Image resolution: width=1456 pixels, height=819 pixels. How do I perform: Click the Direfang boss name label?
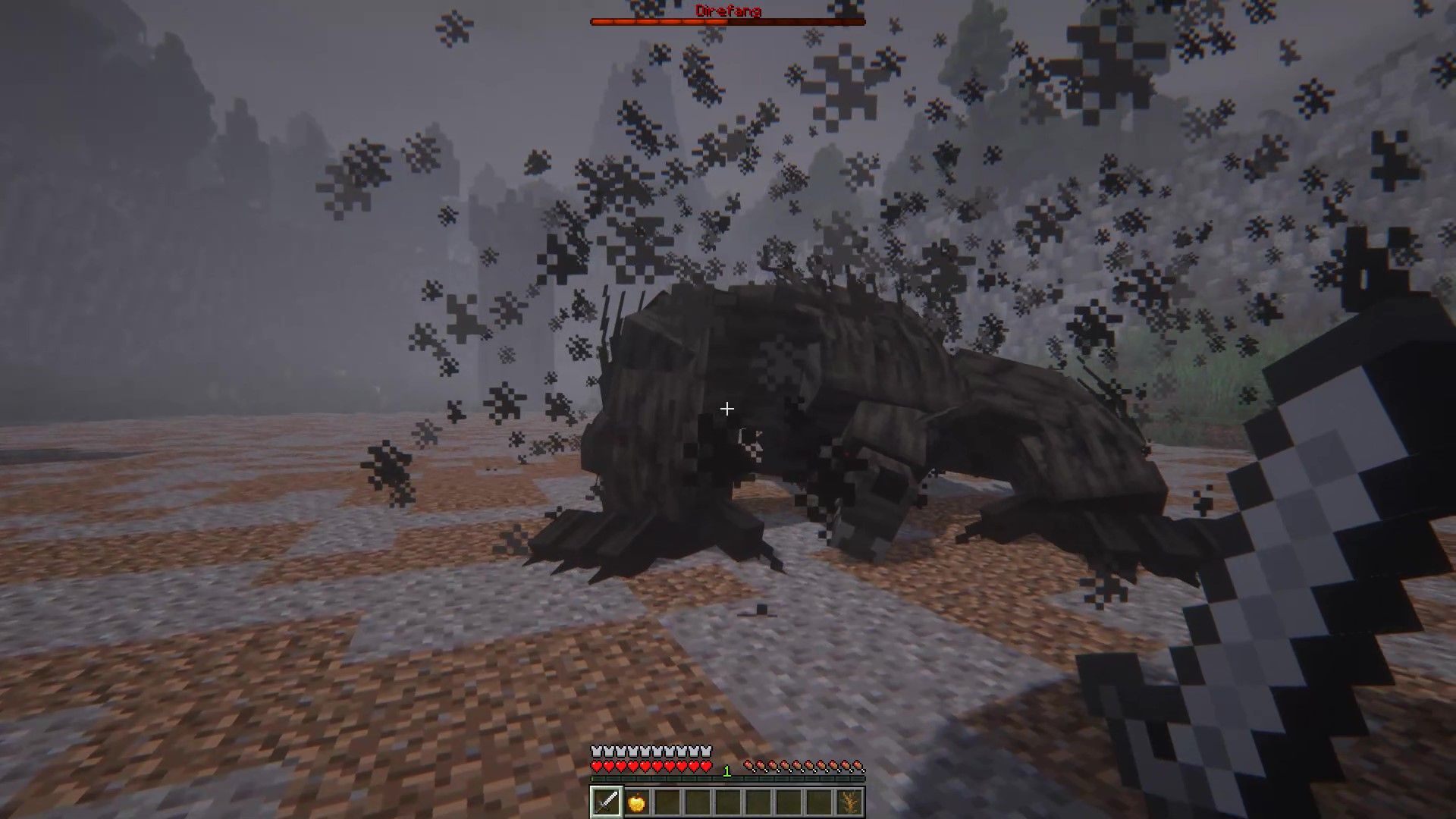click(x=726, y=11)
